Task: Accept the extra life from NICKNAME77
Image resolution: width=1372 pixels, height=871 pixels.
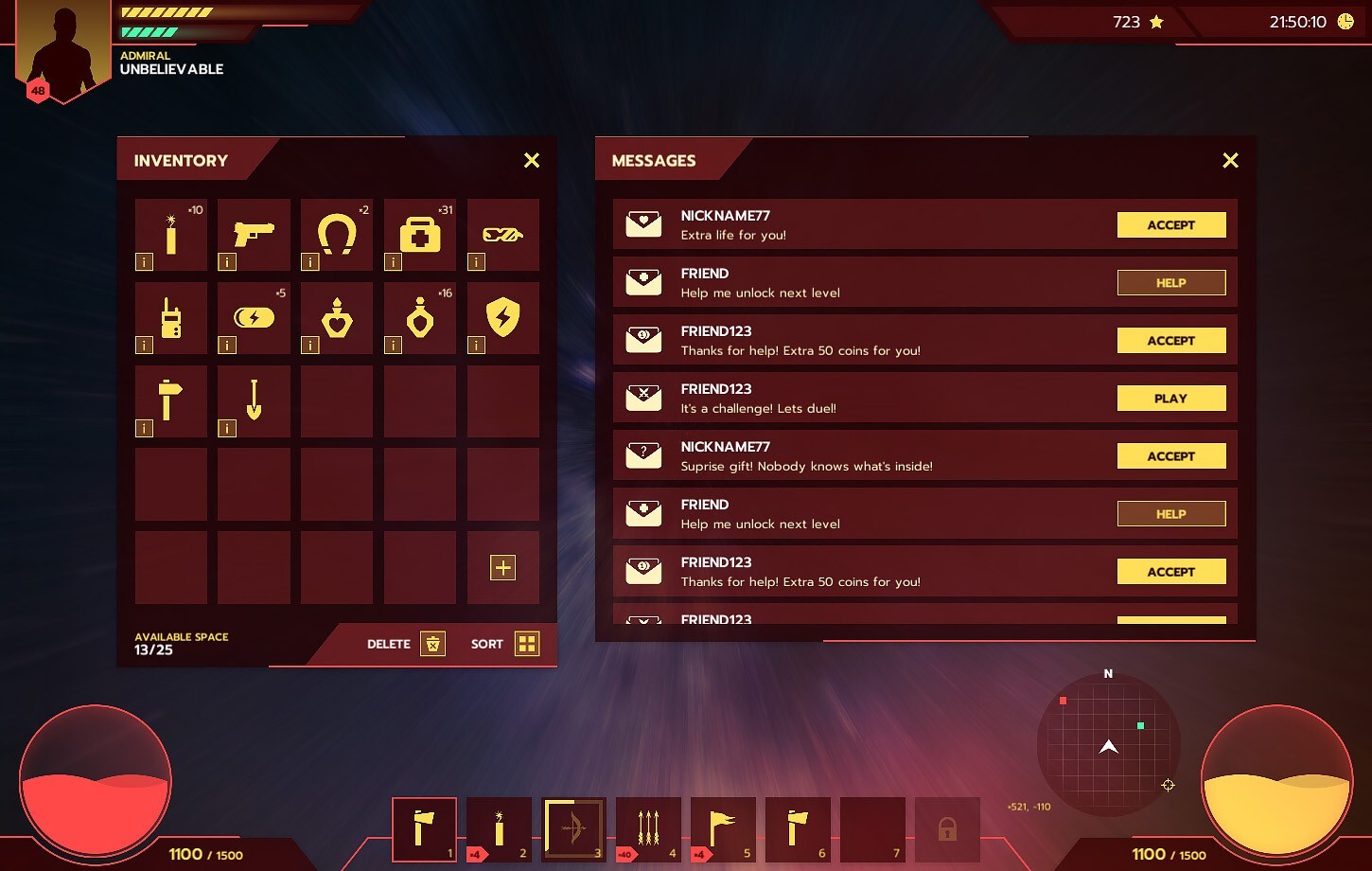Action: coord(1171,224)
